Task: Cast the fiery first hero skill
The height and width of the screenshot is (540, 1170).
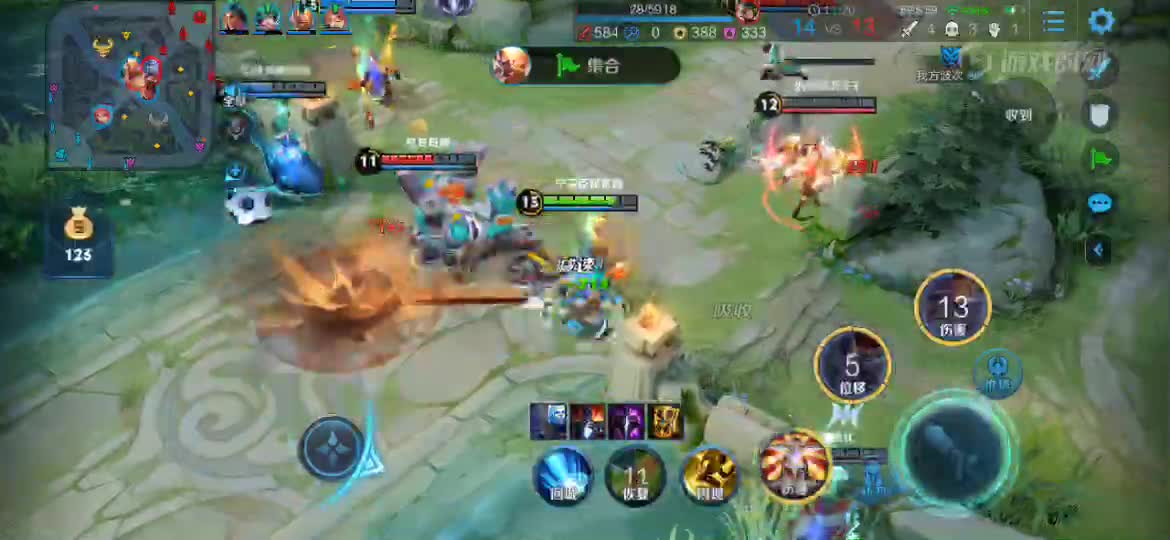Action: [x=795, y=466]
